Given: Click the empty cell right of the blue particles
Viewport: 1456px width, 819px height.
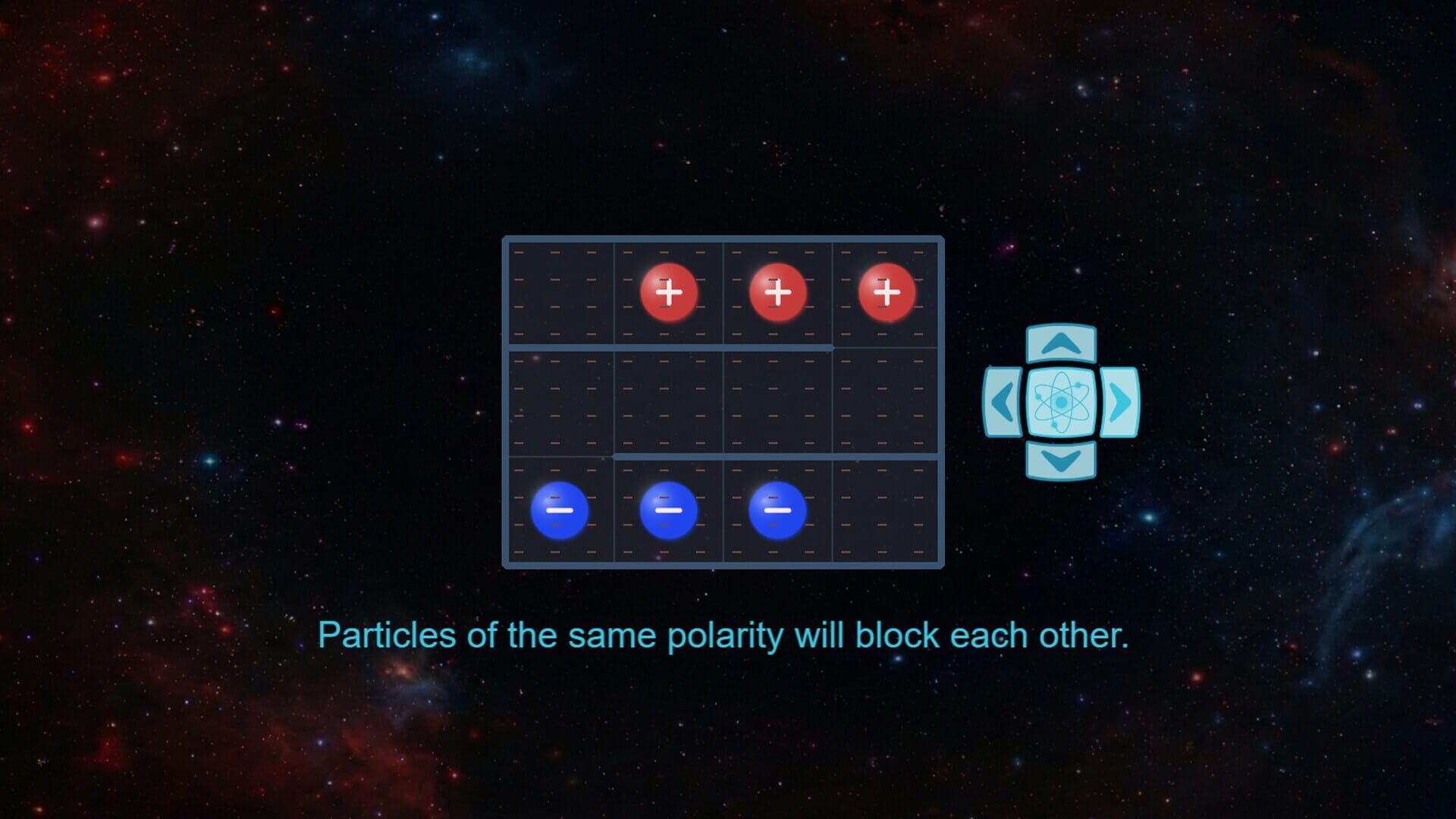Looking at the screenshot, I should (886, 510).
